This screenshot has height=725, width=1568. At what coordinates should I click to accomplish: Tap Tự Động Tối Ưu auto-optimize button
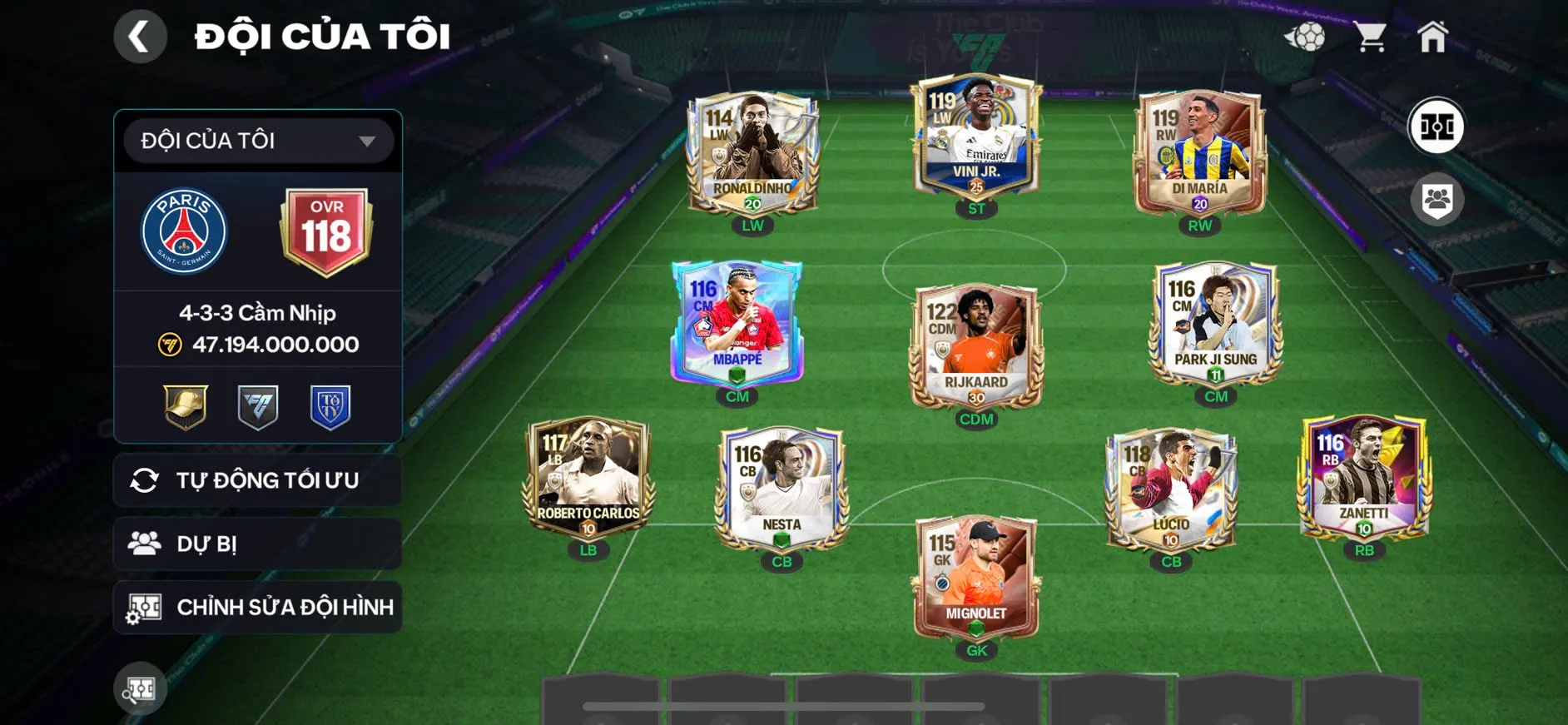258,480
